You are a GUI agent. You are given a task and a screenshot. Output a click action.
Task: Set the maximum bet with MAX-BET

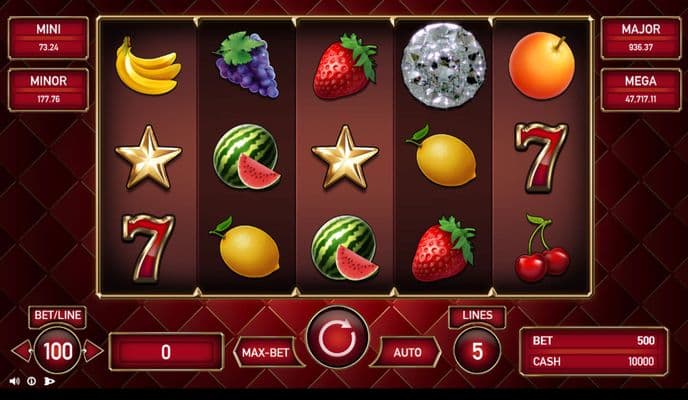coord(269,352)
